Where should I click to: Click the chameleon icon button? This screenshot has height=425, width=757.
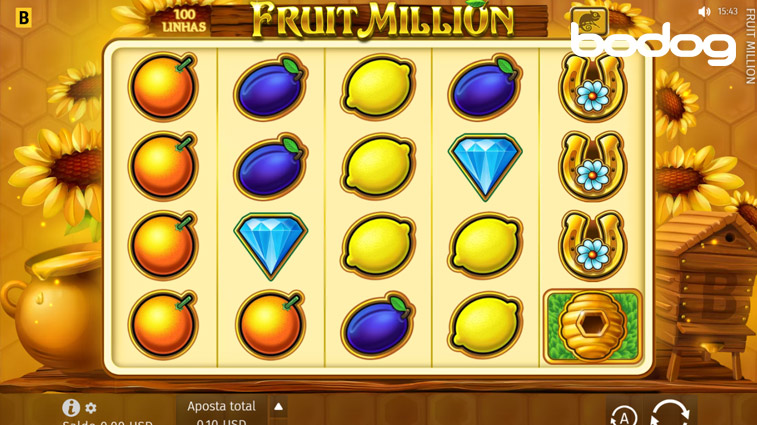point(589,21)
